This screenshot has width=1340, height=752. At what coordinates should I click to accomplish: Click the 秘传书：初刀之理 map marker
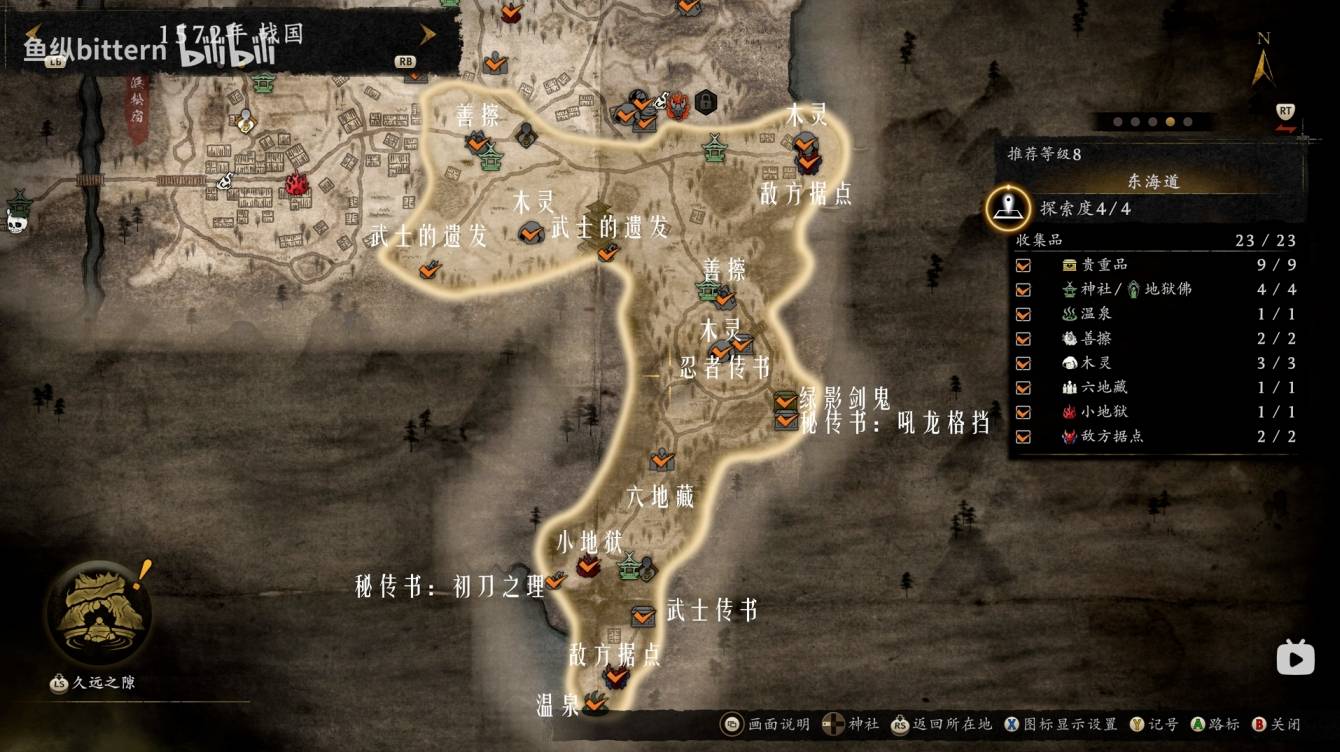click(555, 579)
